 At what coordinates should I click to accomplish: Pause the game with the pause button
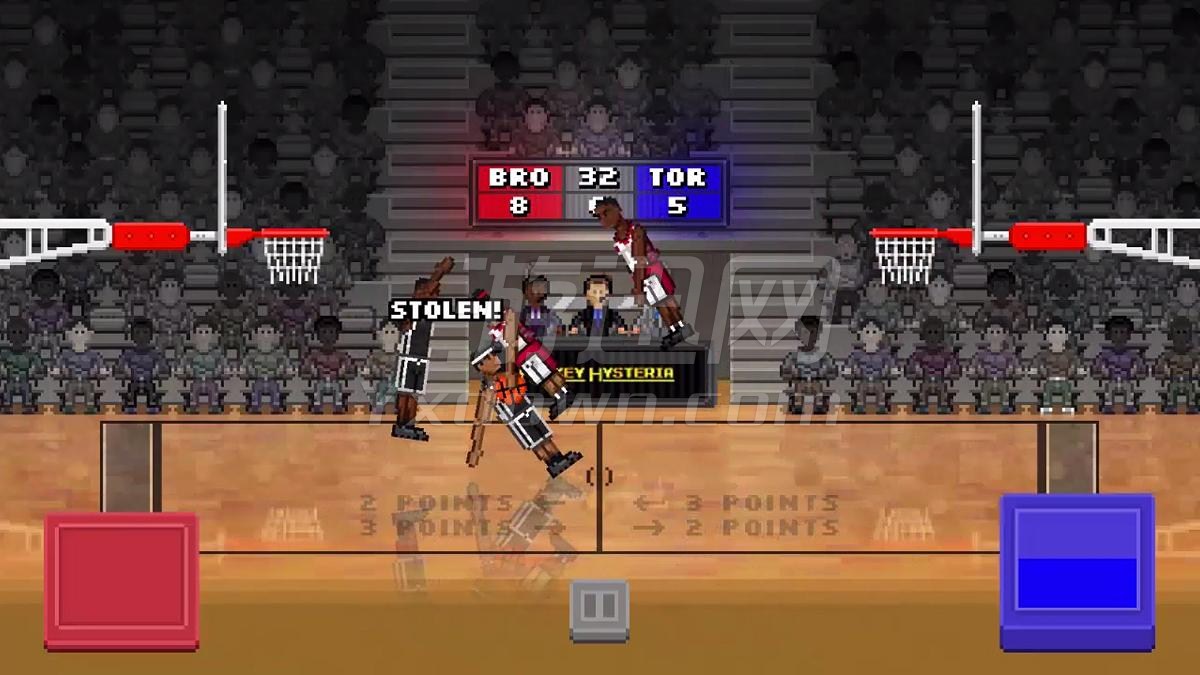click(x=599, y=608)
